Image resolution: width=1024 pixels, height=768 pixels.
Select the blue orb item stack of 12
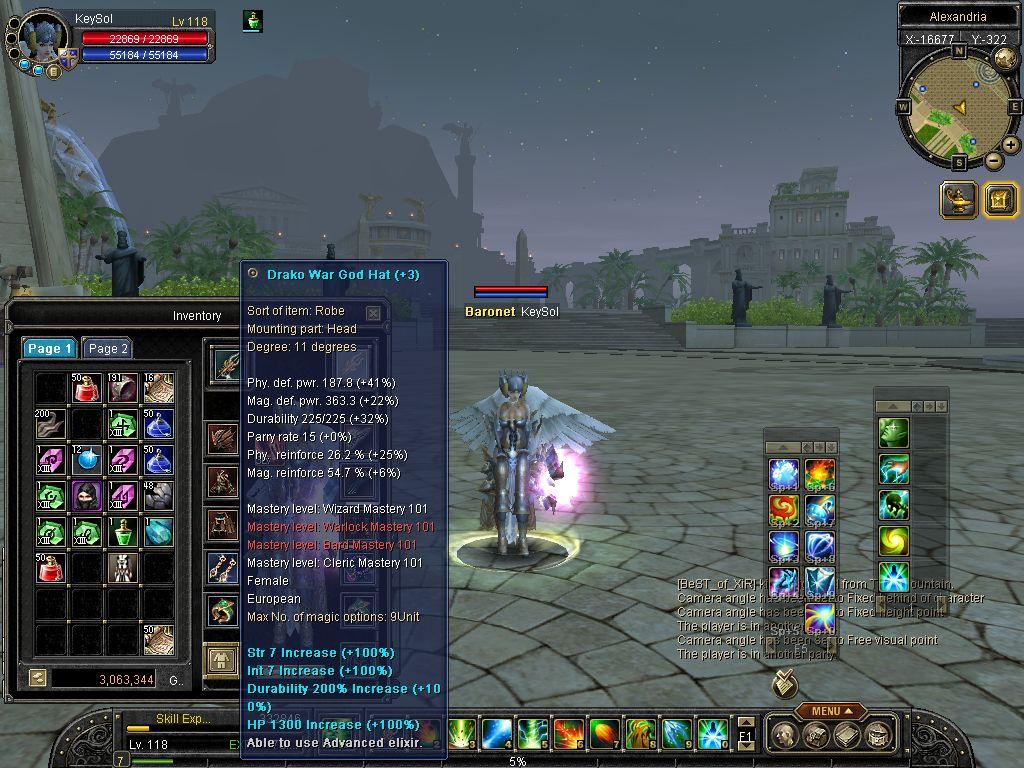[x=86, y=459]
